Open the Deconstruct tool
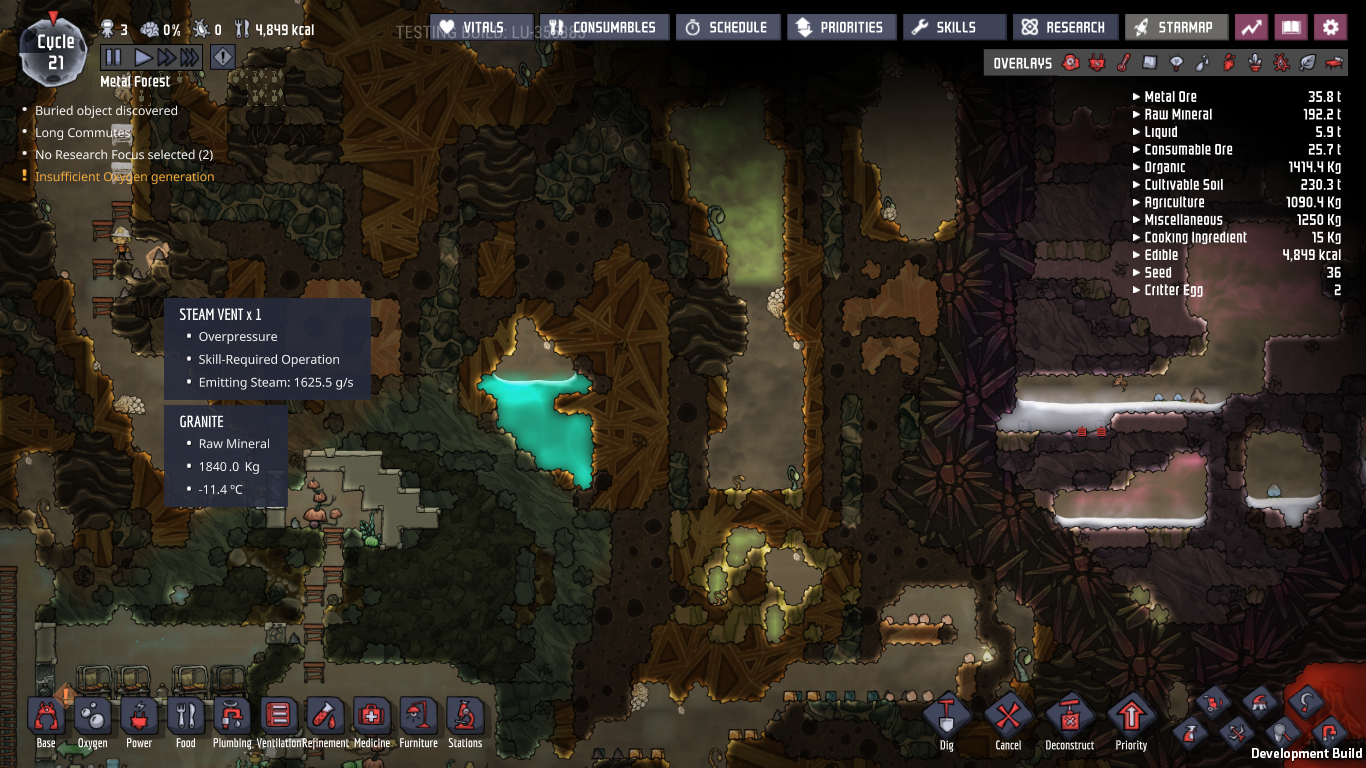The image size is (1366, 768). point(1070,716)
